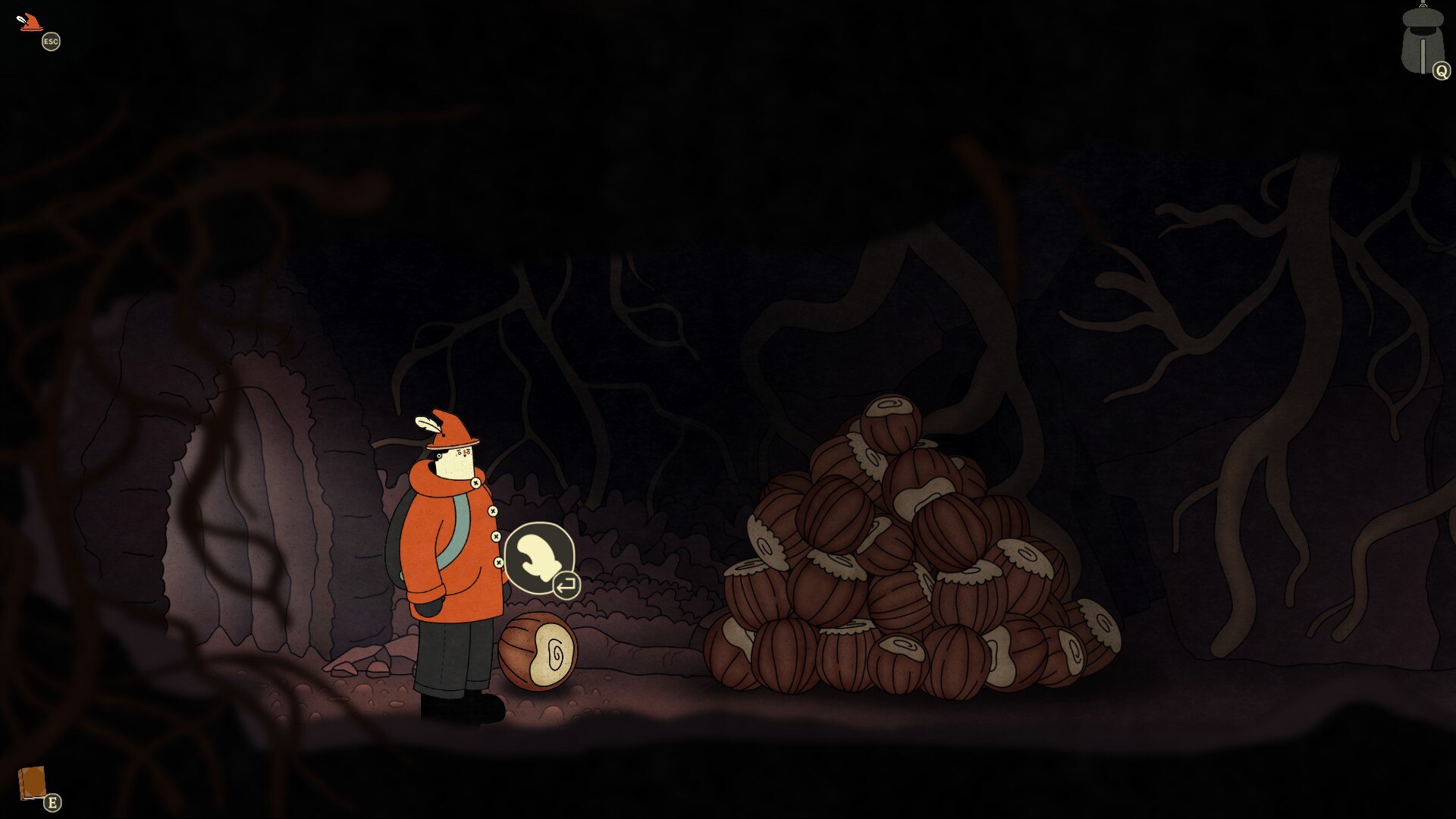
Task: Use the glove interaction prompt
Action: pyautogui.click(x=539, y=558)
